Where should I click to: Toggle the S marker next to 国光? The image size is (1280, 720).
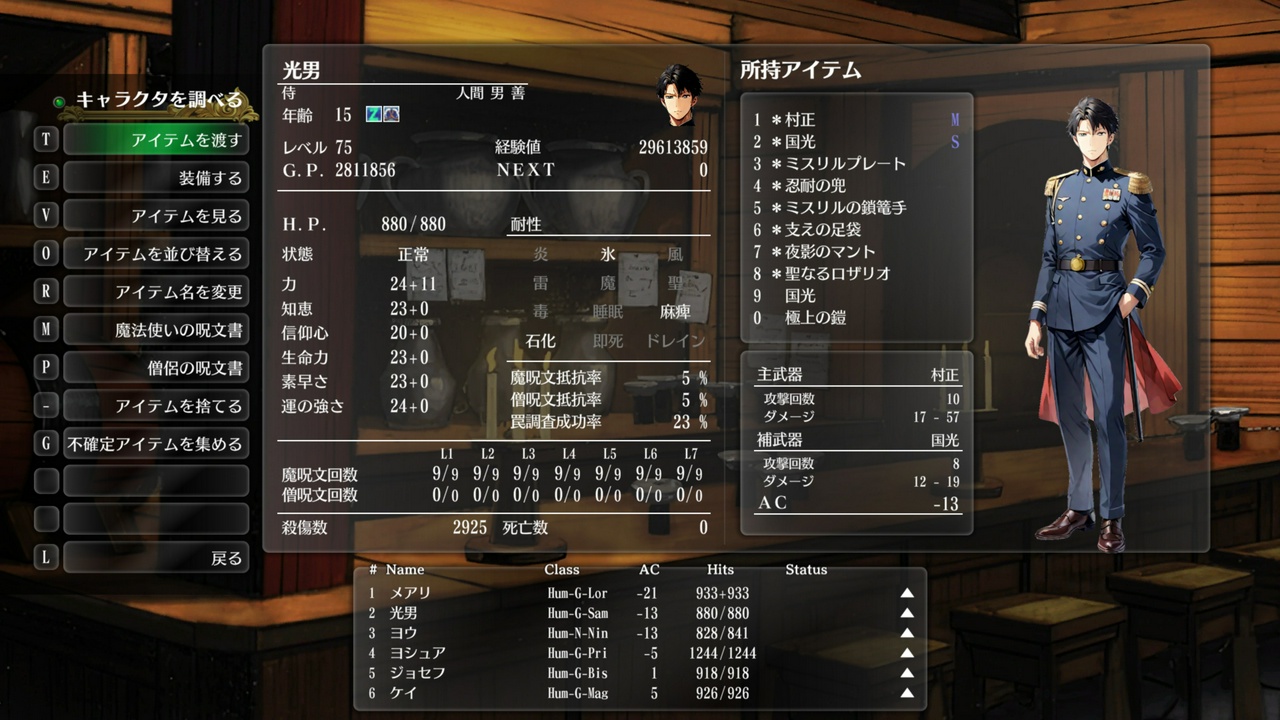point(954,142)
